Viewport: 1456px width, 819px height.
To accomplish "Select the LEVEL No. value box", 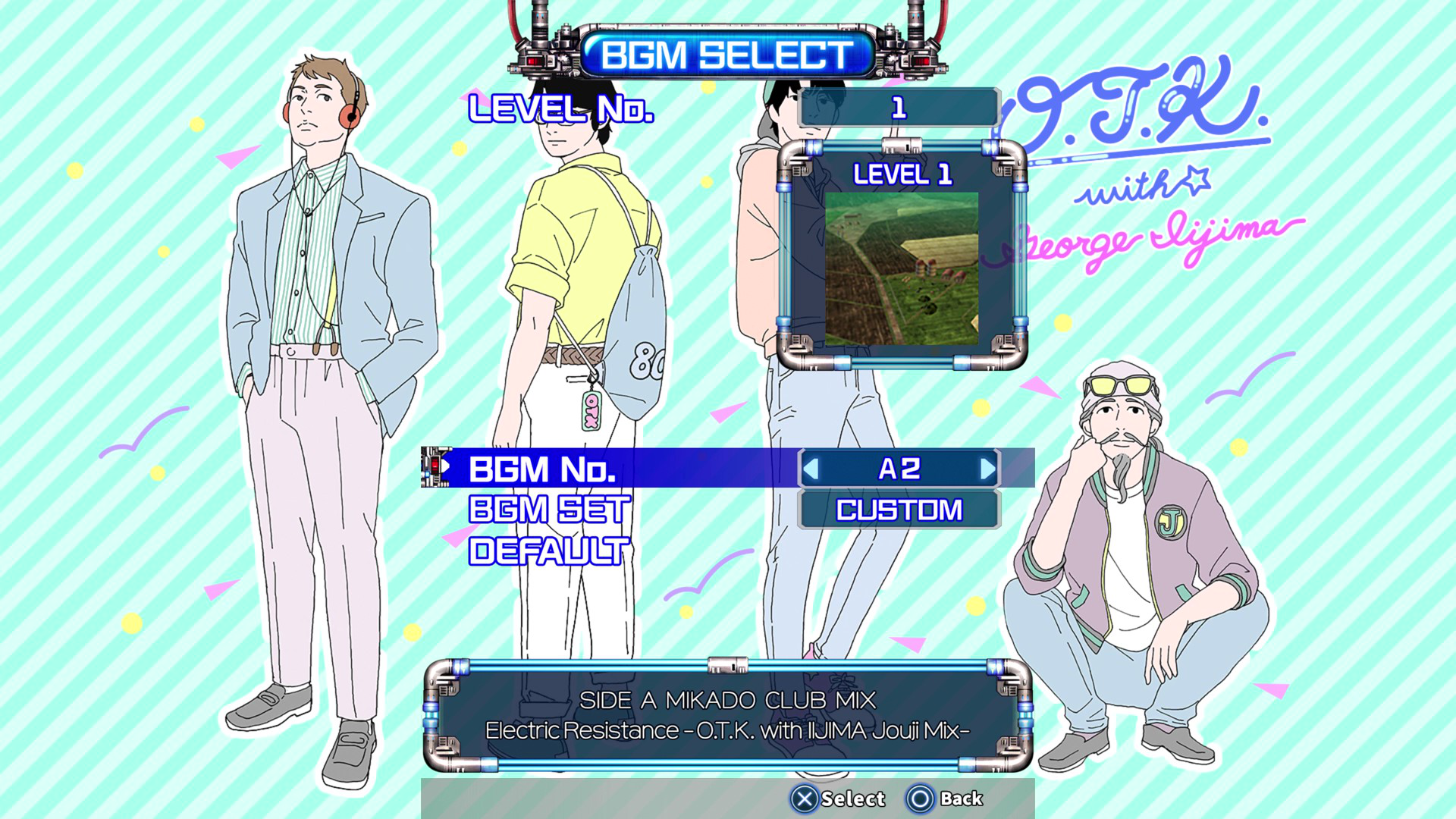I will [x=899, y=108].
